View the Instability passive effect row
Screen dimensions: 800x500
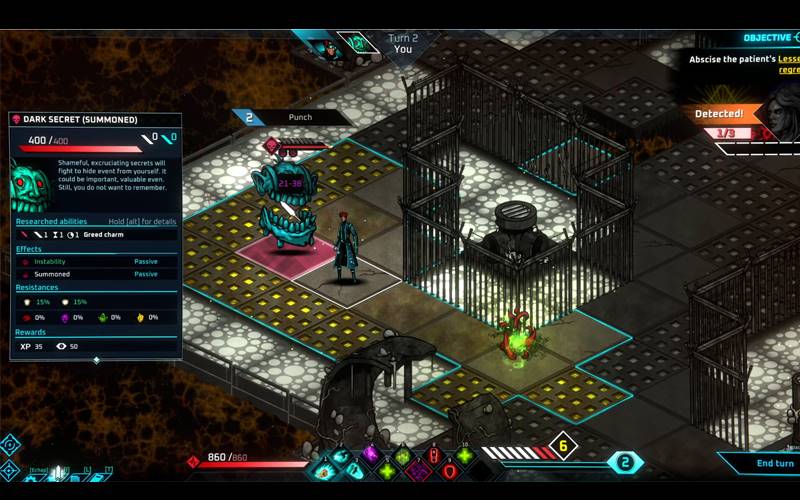pos(96,261)
